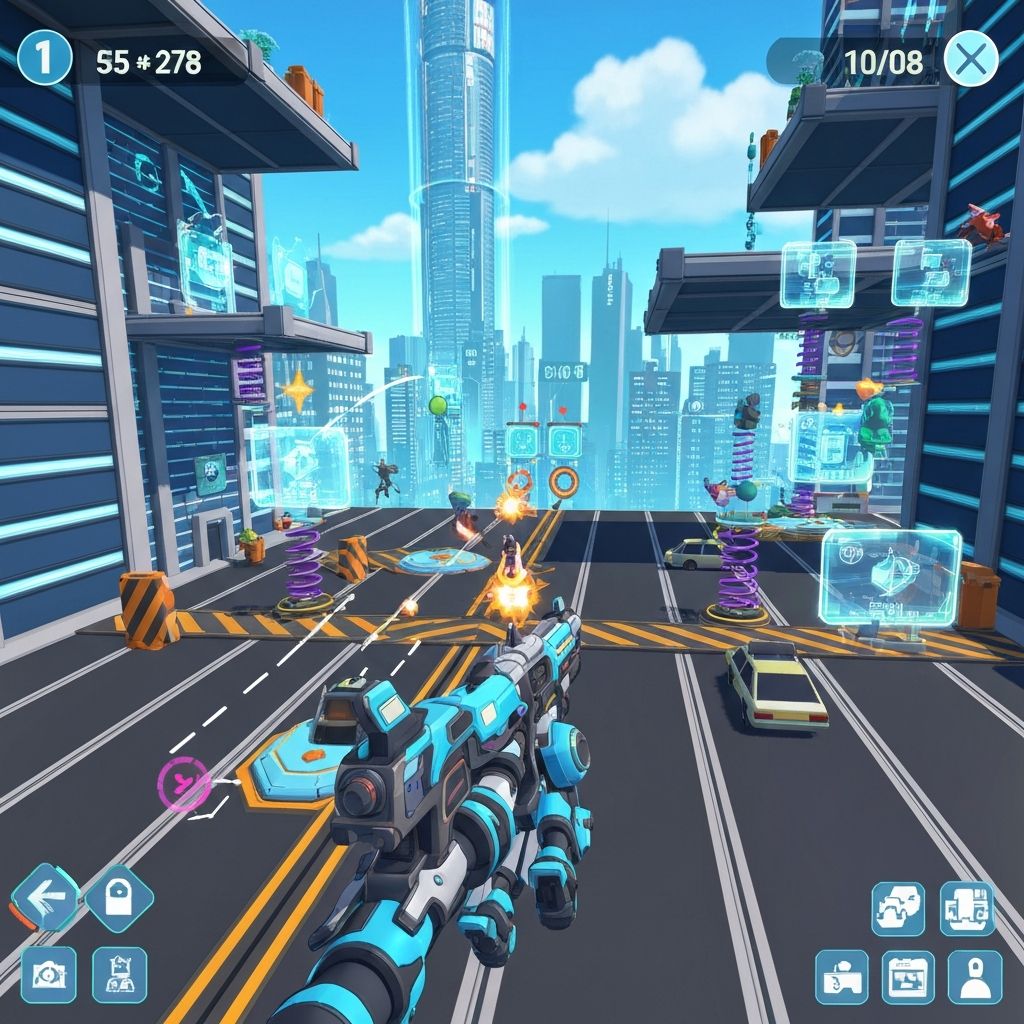Screen dimensions: 1024x1024
Task: Show the map picture panel icon
Action: [908, 977]
